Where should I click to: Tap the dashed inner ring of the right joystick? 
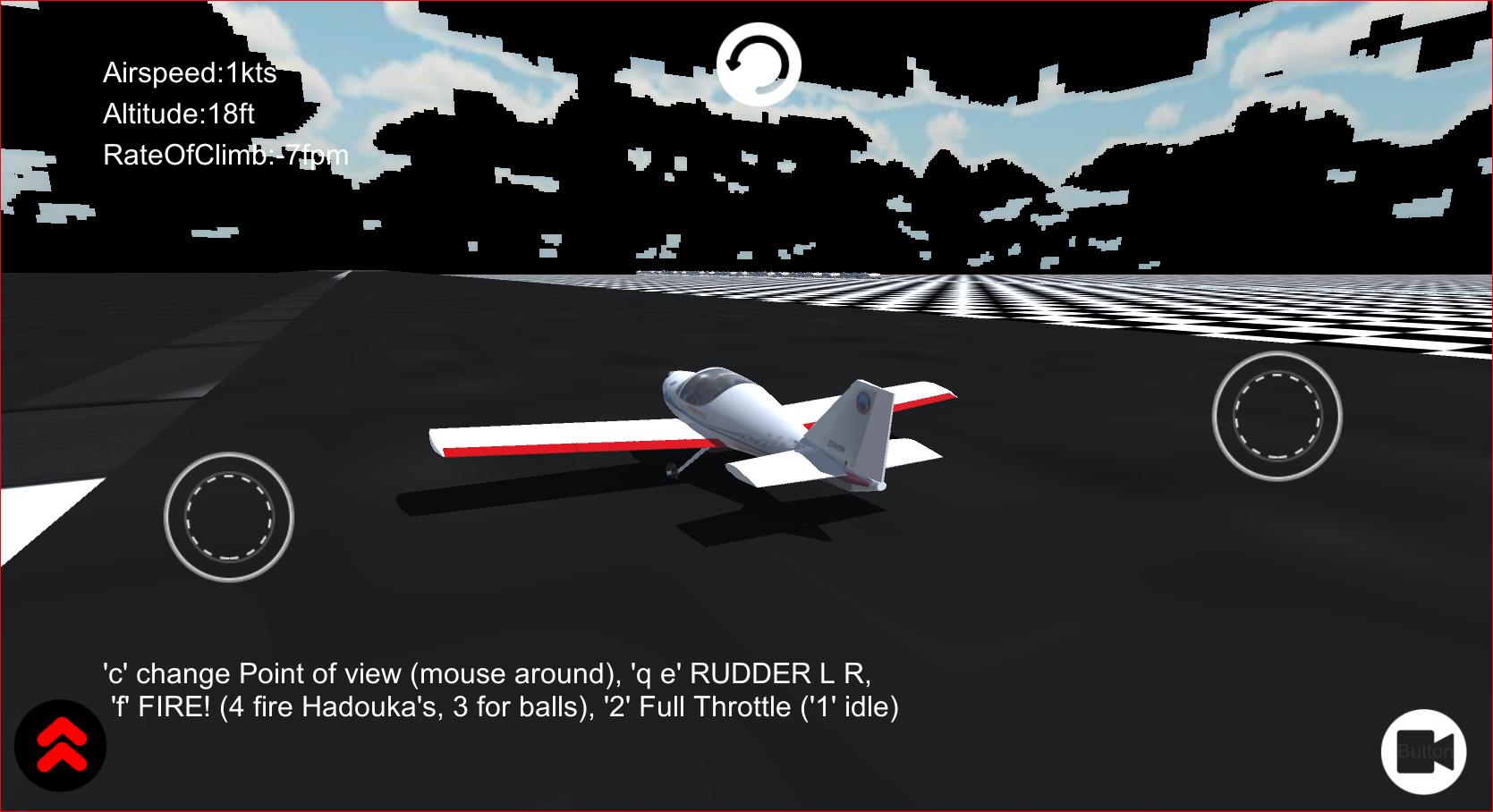pos(1277,413)
